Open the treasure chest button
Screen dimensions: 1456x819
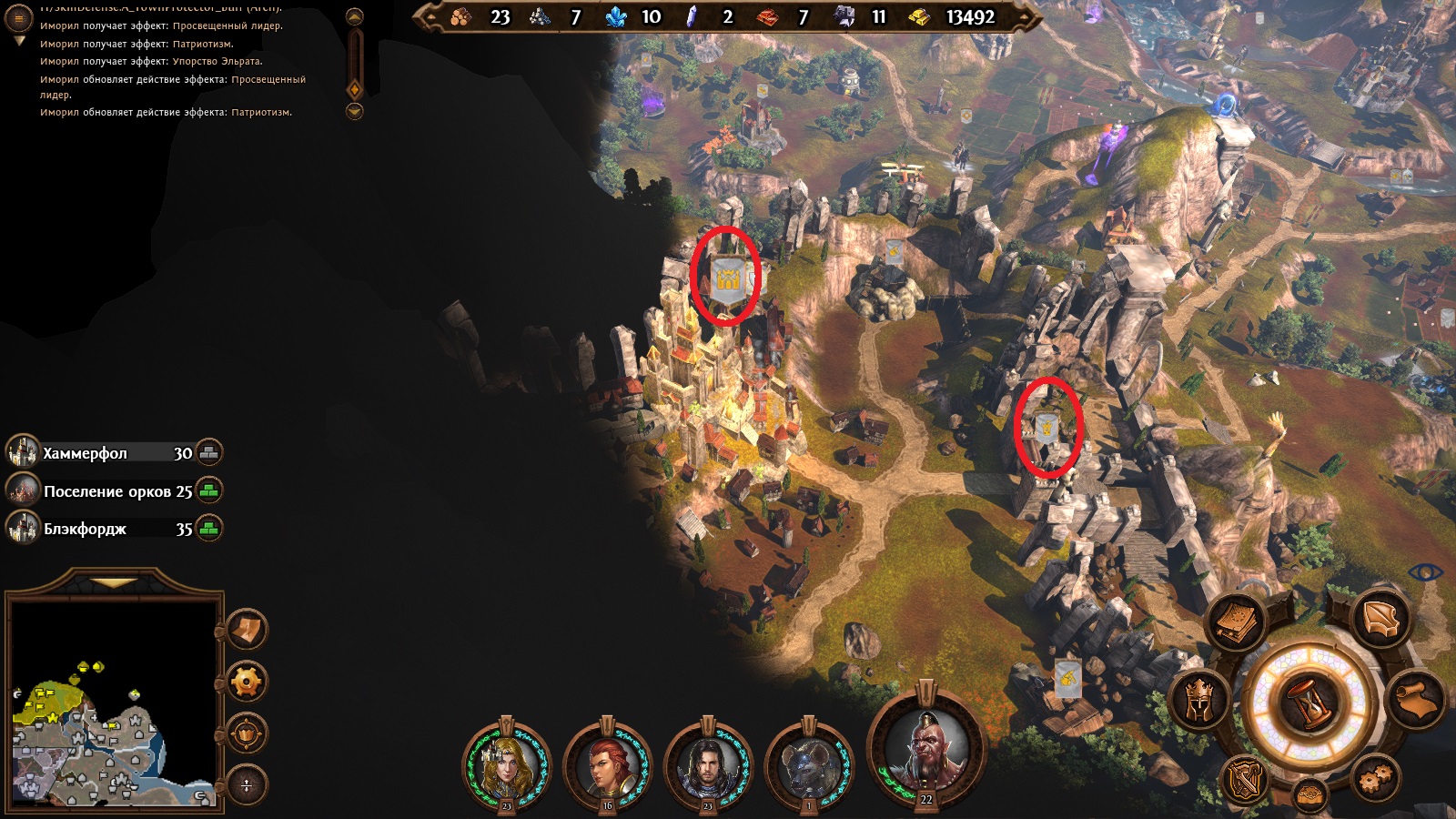(1309, 794)
